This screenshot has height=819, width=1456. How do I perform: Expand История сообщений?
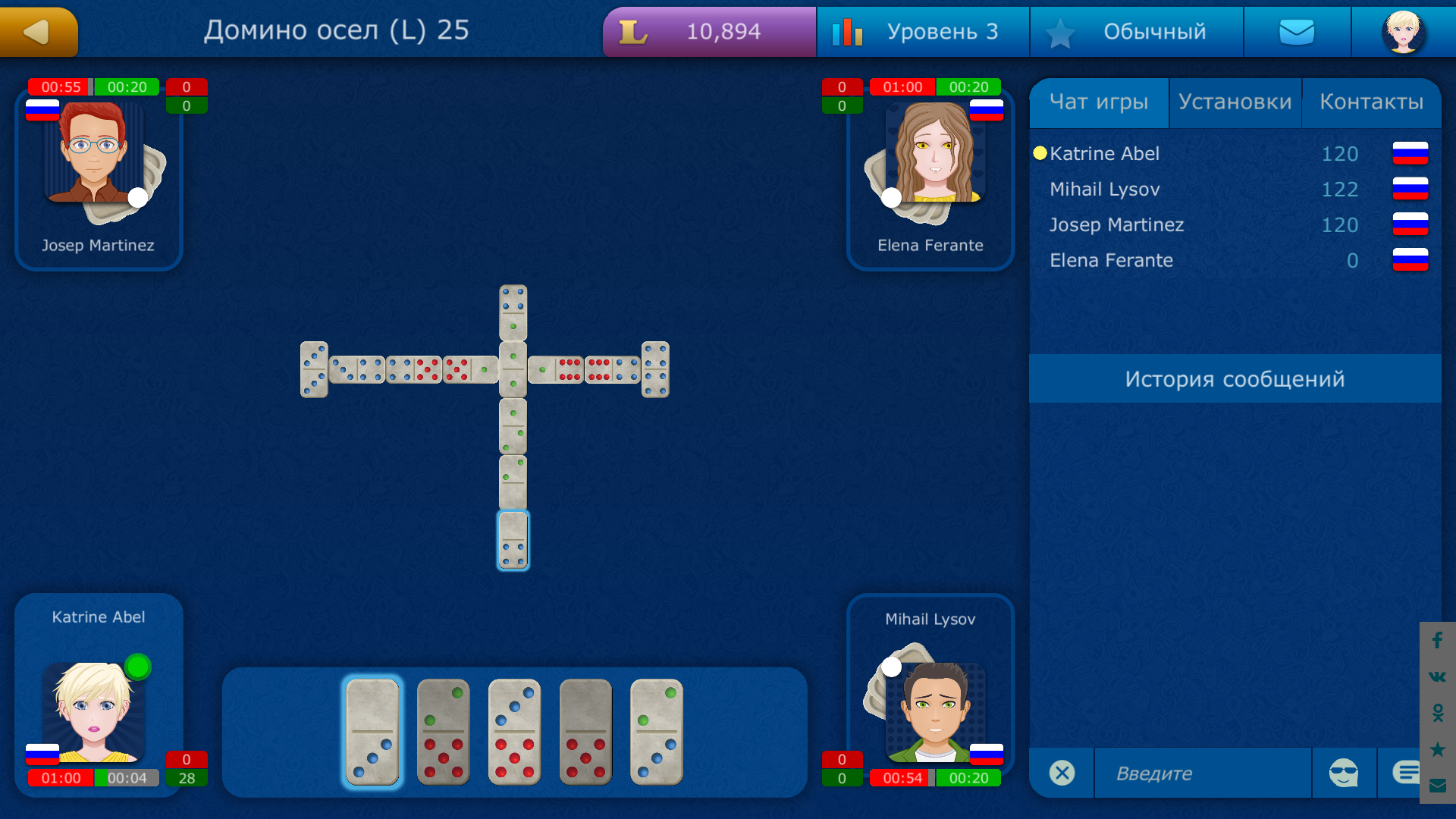click(1235, 378)
